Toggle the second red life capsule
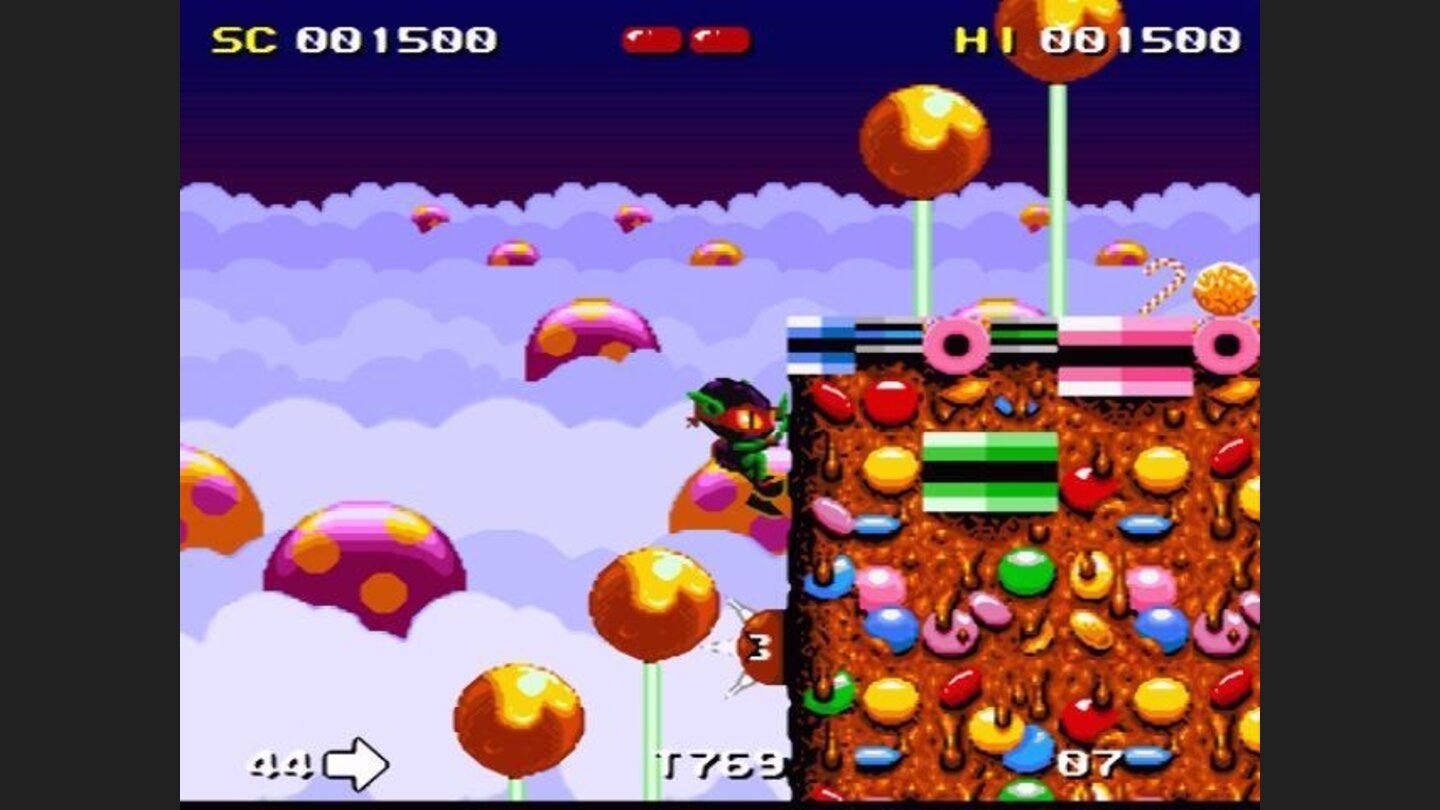 click(720, 38)
